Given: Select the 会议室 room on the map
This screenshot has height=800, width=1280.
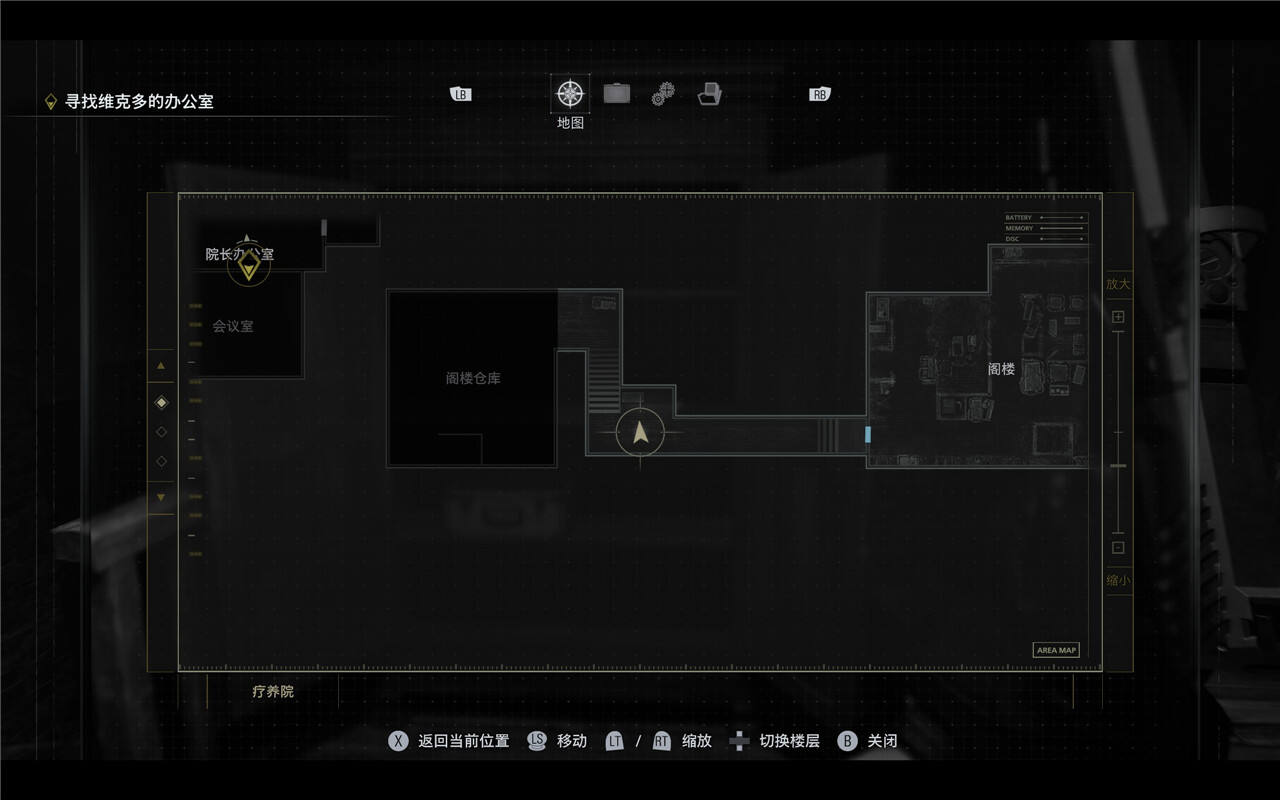Looking at the screenshot, I should (x=233, y=326).
